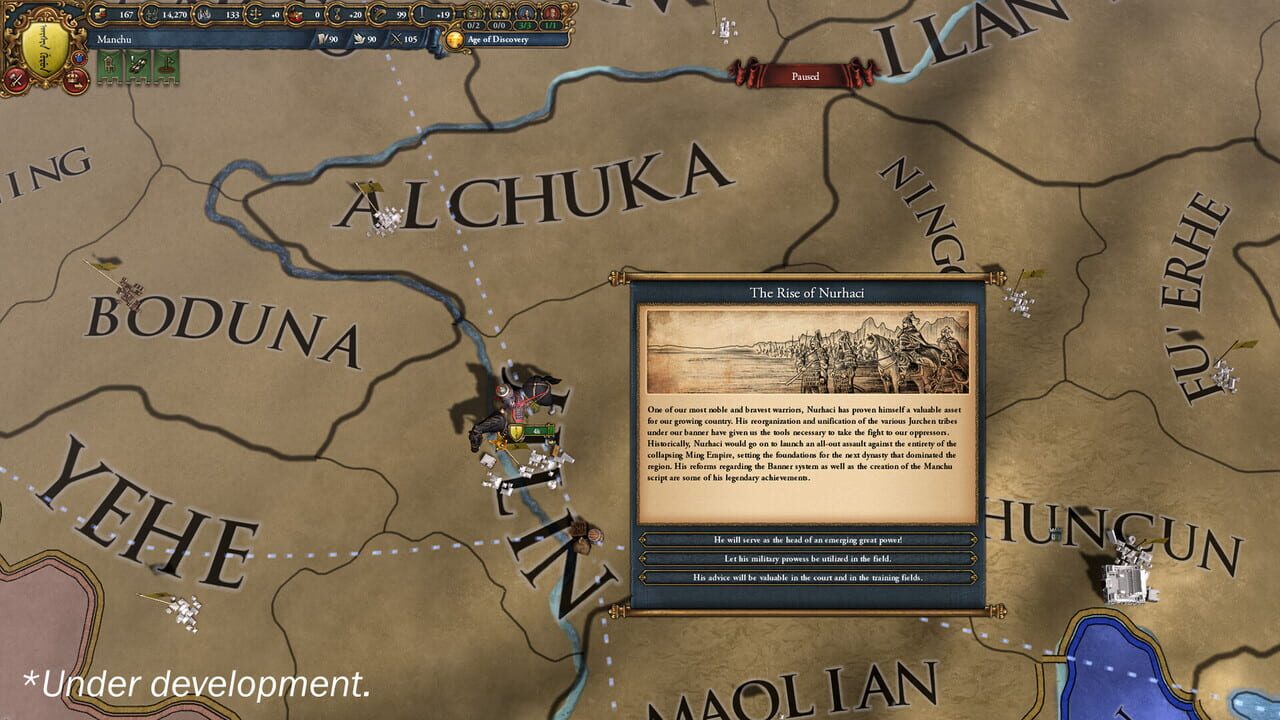1280x720 pixels.
Task: Click the legitimacy icon showing 99
Action: 378,12
